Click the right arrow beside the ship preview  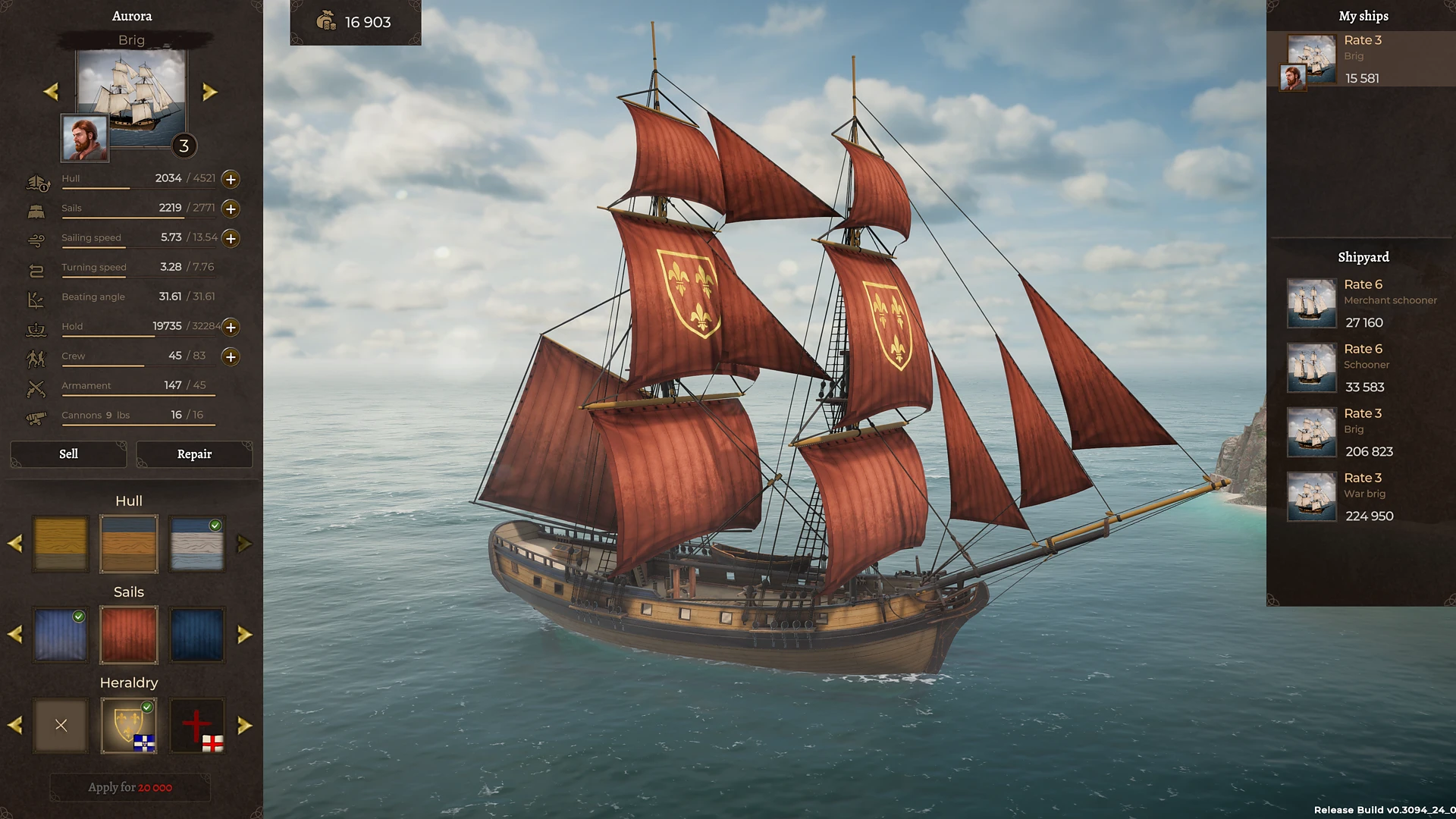click(210, 91)
